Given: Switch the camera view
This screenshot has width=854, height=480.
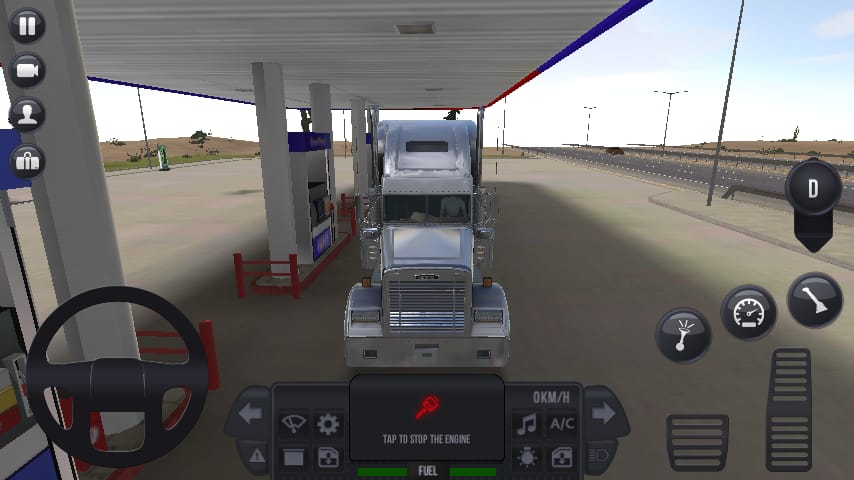Looking at the screenshot, I should point(27,69).
